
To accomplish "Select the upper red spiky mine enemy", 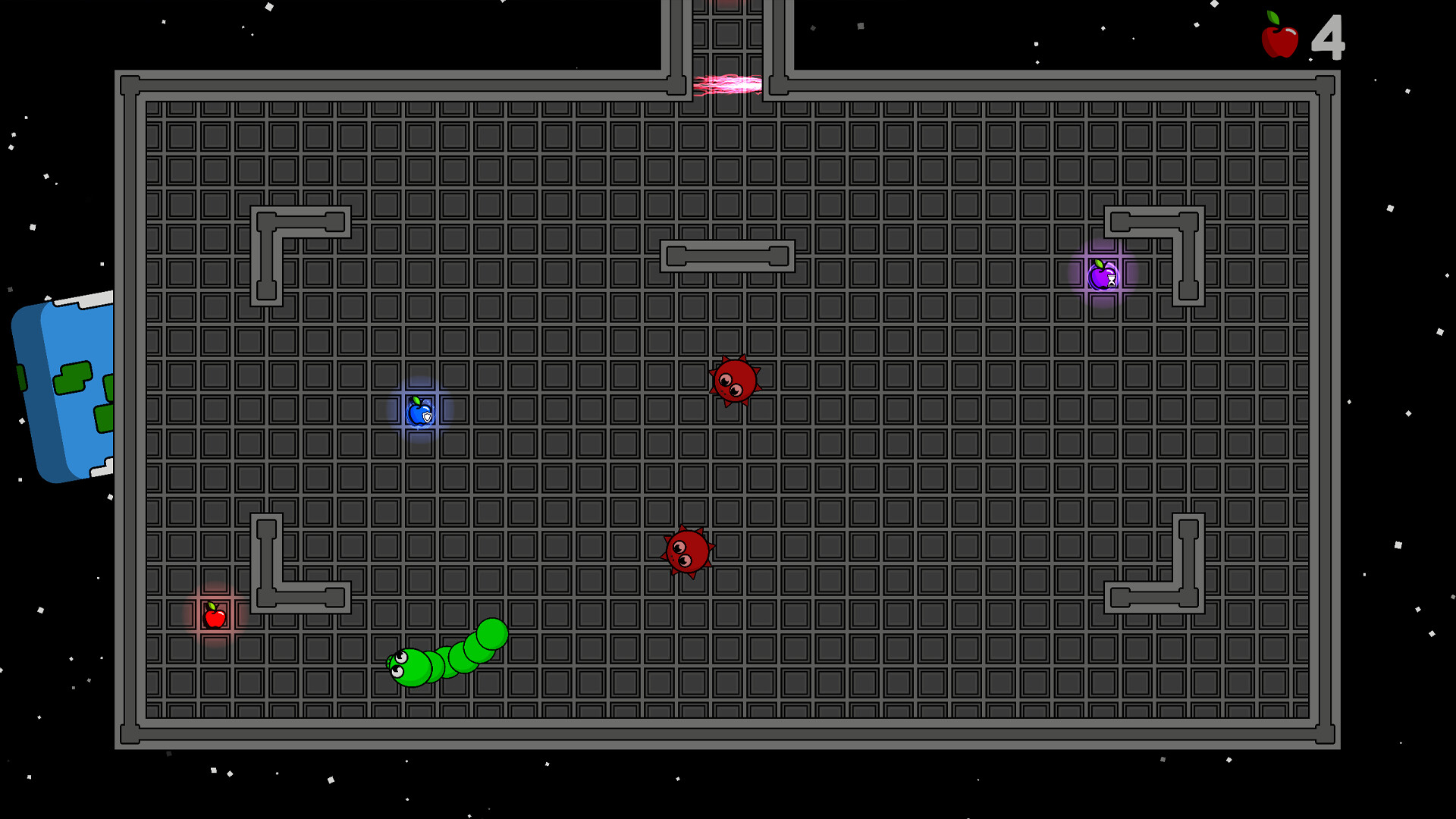I will [x=733, y=381].
